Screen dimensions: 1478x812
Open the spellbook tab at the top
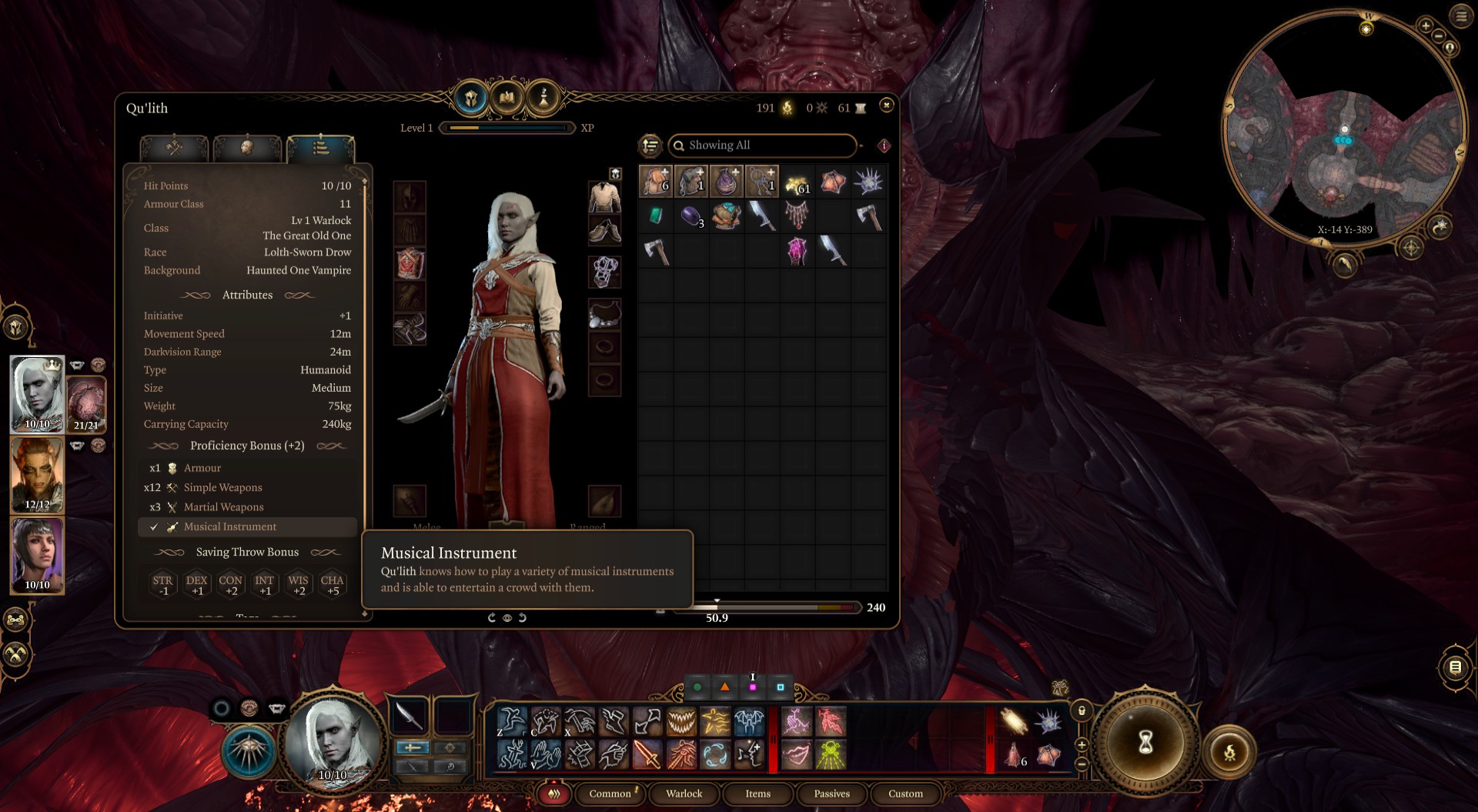pyautogui.click(x=507, y=99)
